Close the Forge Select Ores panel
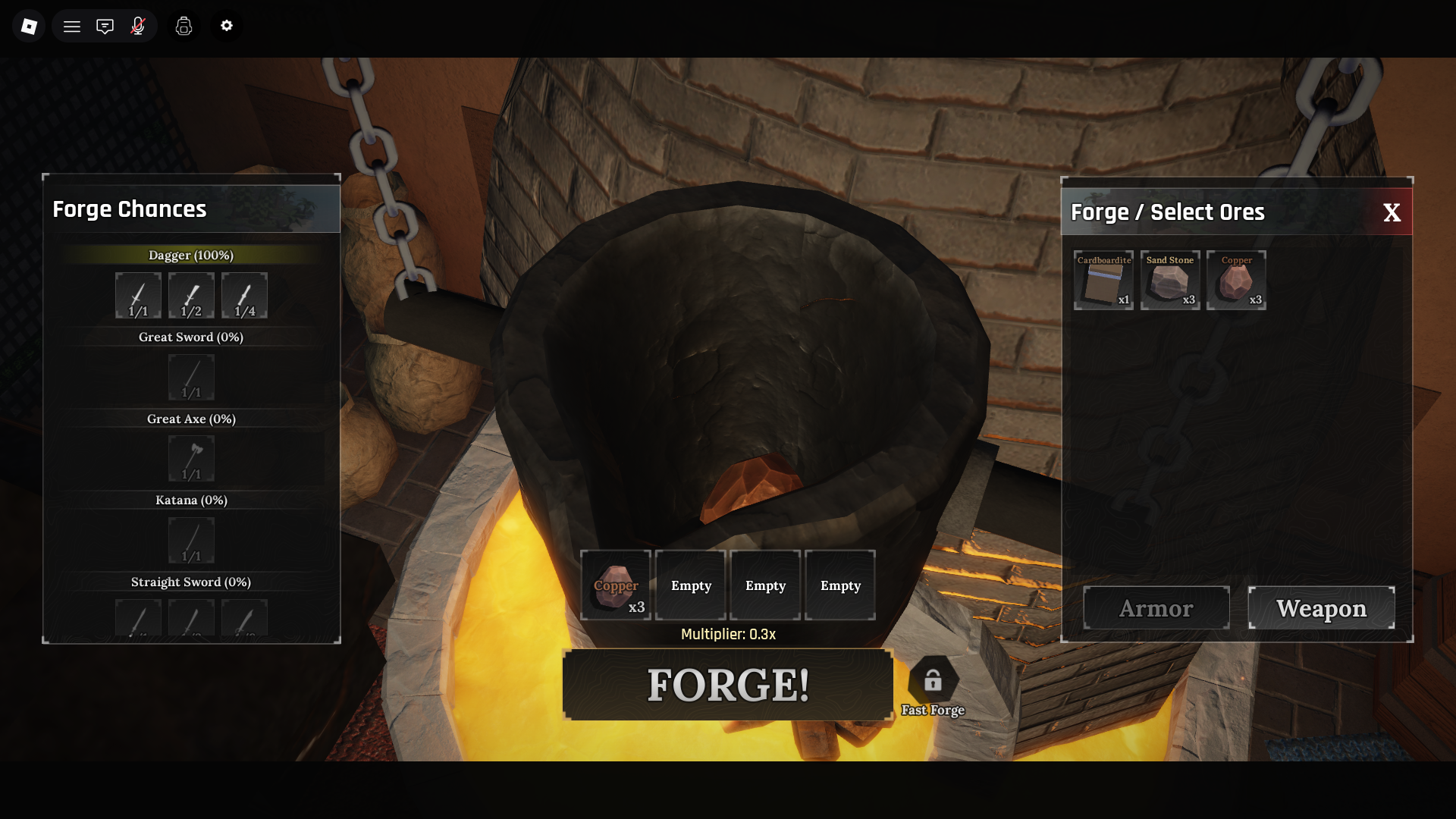 click(1393, 213)
